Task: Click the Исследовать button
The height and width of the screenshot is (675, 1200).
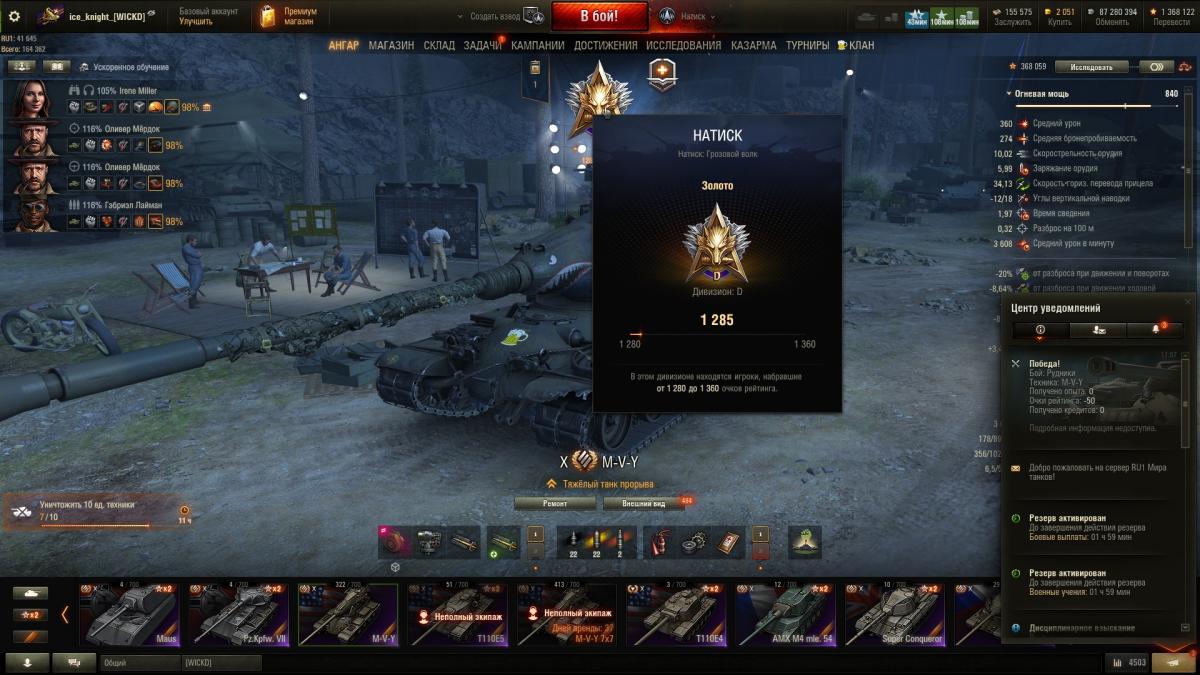Action: pos(1091,67)
